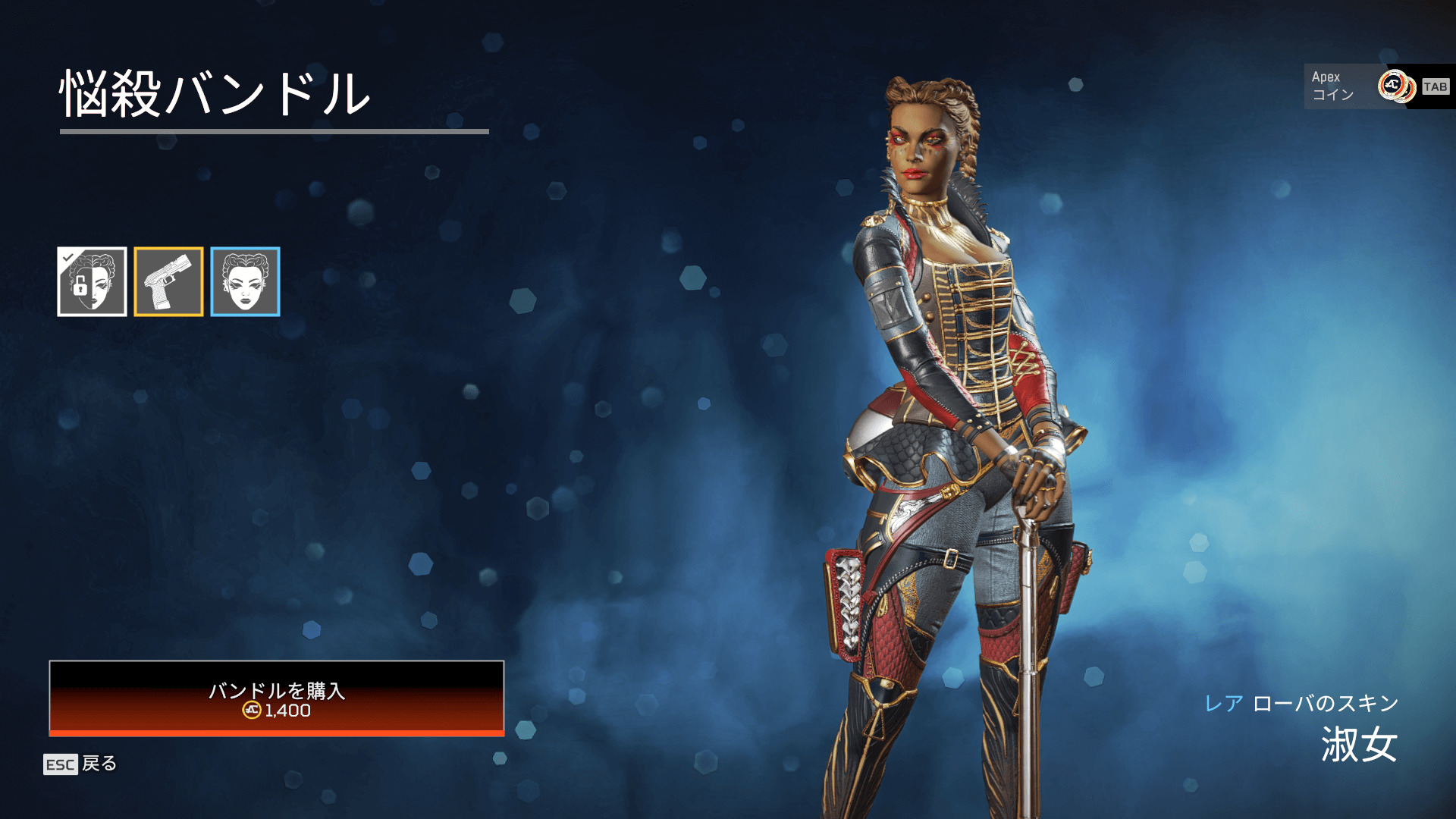Choose the blue-framed Loba face item

pyautogui.click(x=246, y=282)
